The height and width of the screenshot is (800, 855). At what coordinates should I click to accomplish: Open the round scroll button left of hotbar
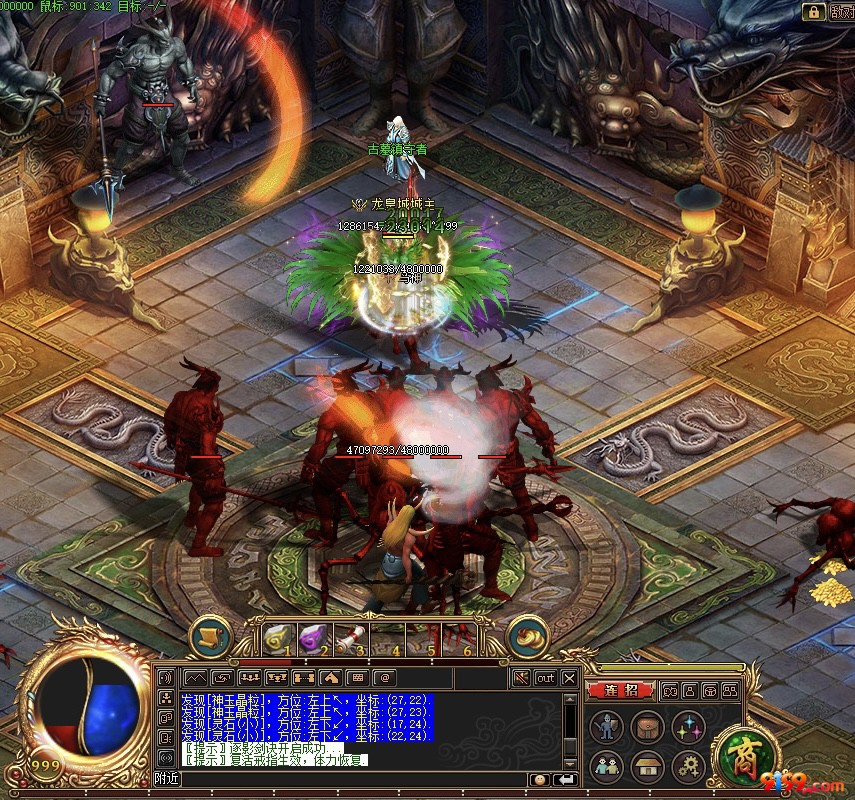(x=210, y=636)
